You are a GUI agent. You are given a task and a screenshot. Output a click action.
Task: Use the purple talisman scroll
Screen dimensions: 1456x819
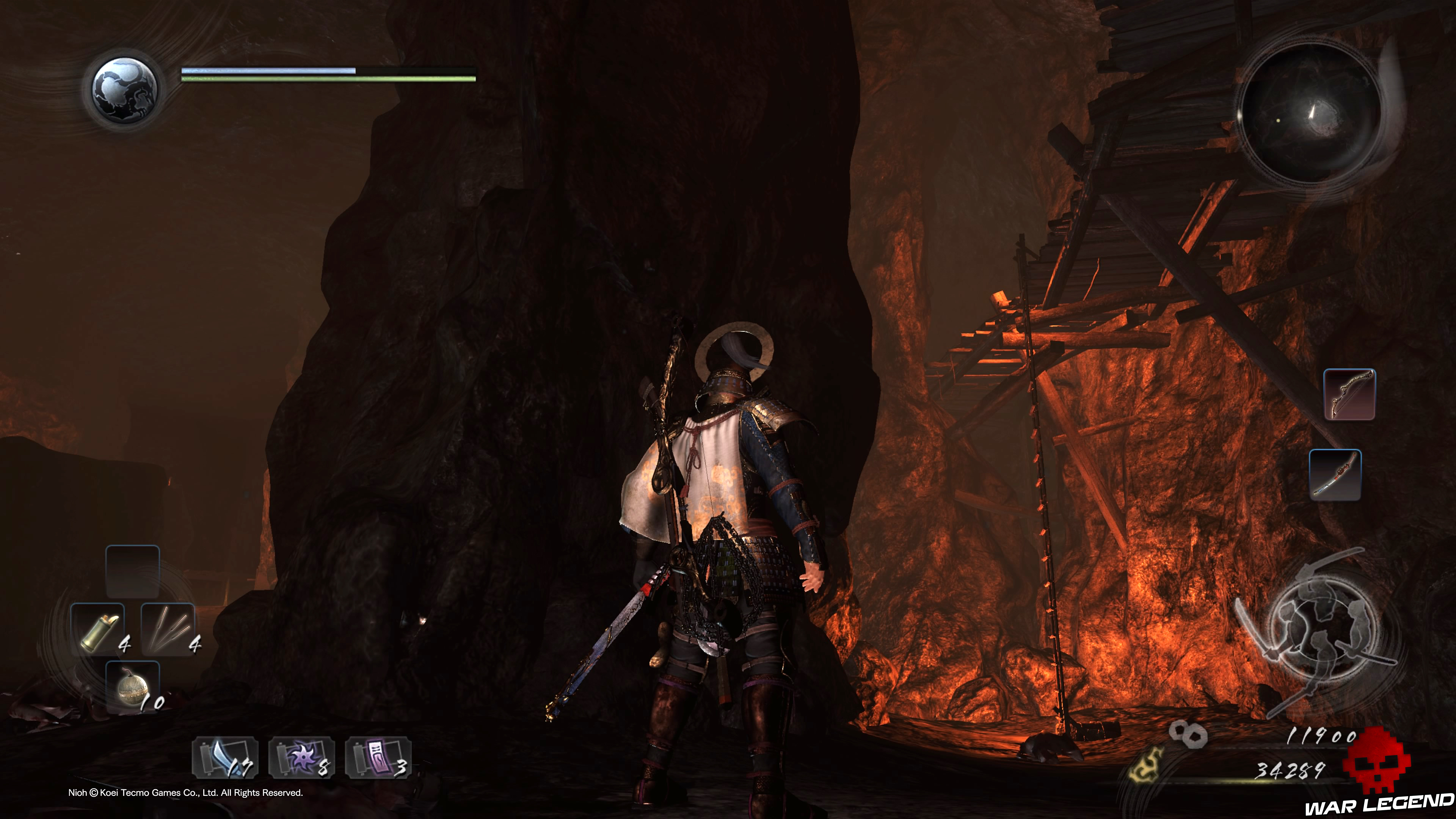378,758
